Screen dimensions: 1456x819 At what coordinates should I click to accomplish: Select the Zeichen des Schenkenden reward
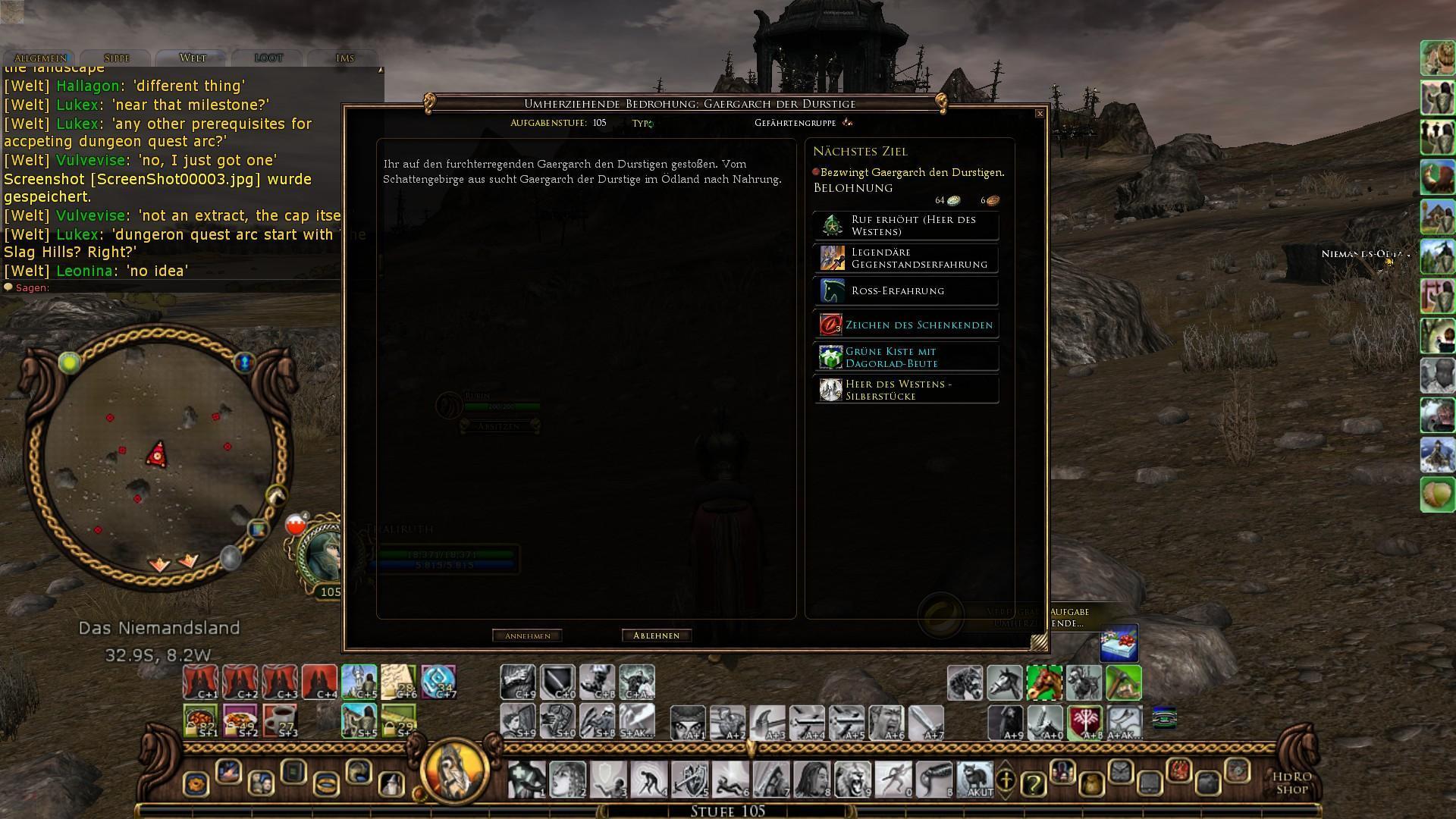[x=906, y=325]
